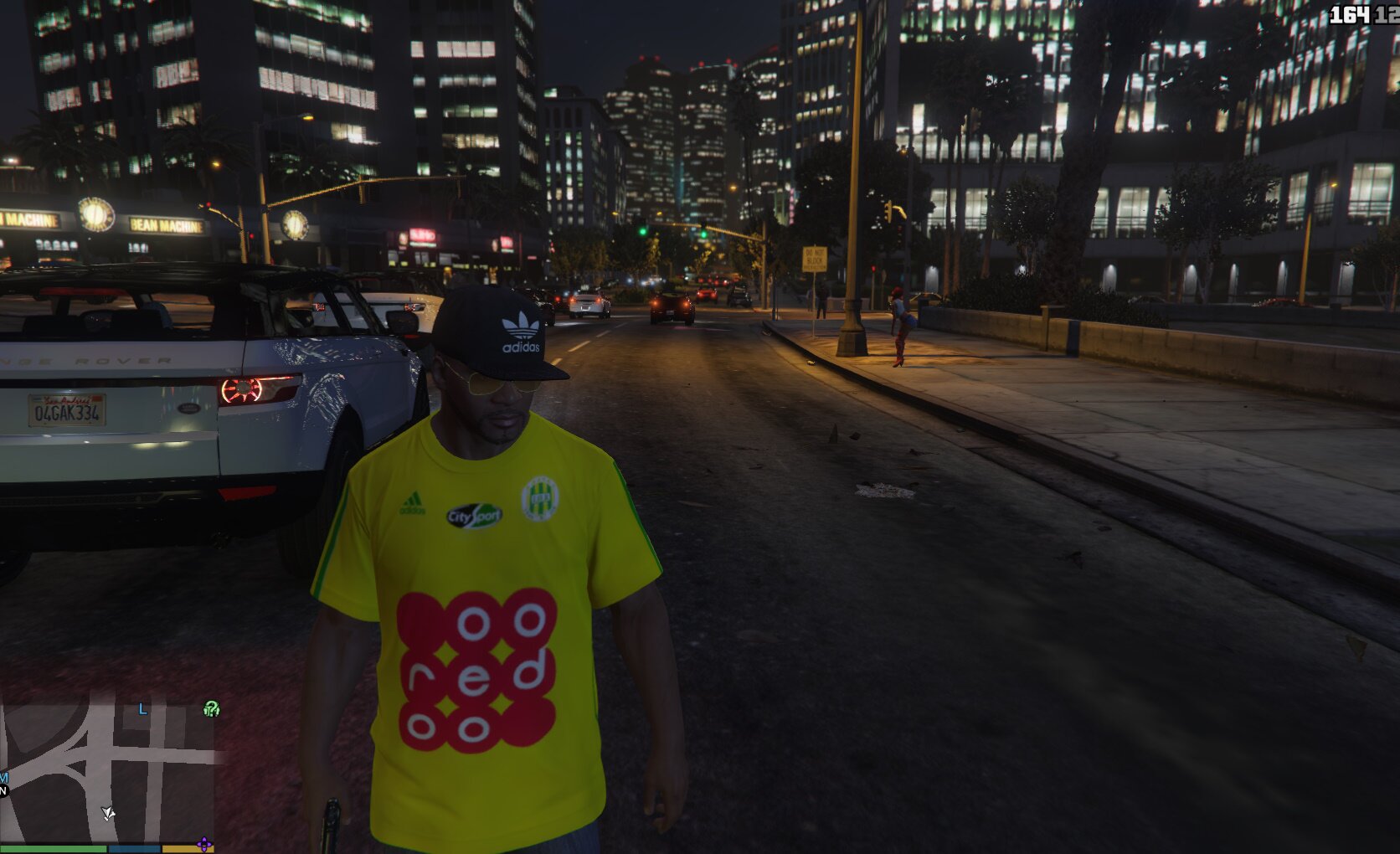This screenshot has height=854, width=1400.
Task: Click the north N compass indicator
Action: pos(3,790)
